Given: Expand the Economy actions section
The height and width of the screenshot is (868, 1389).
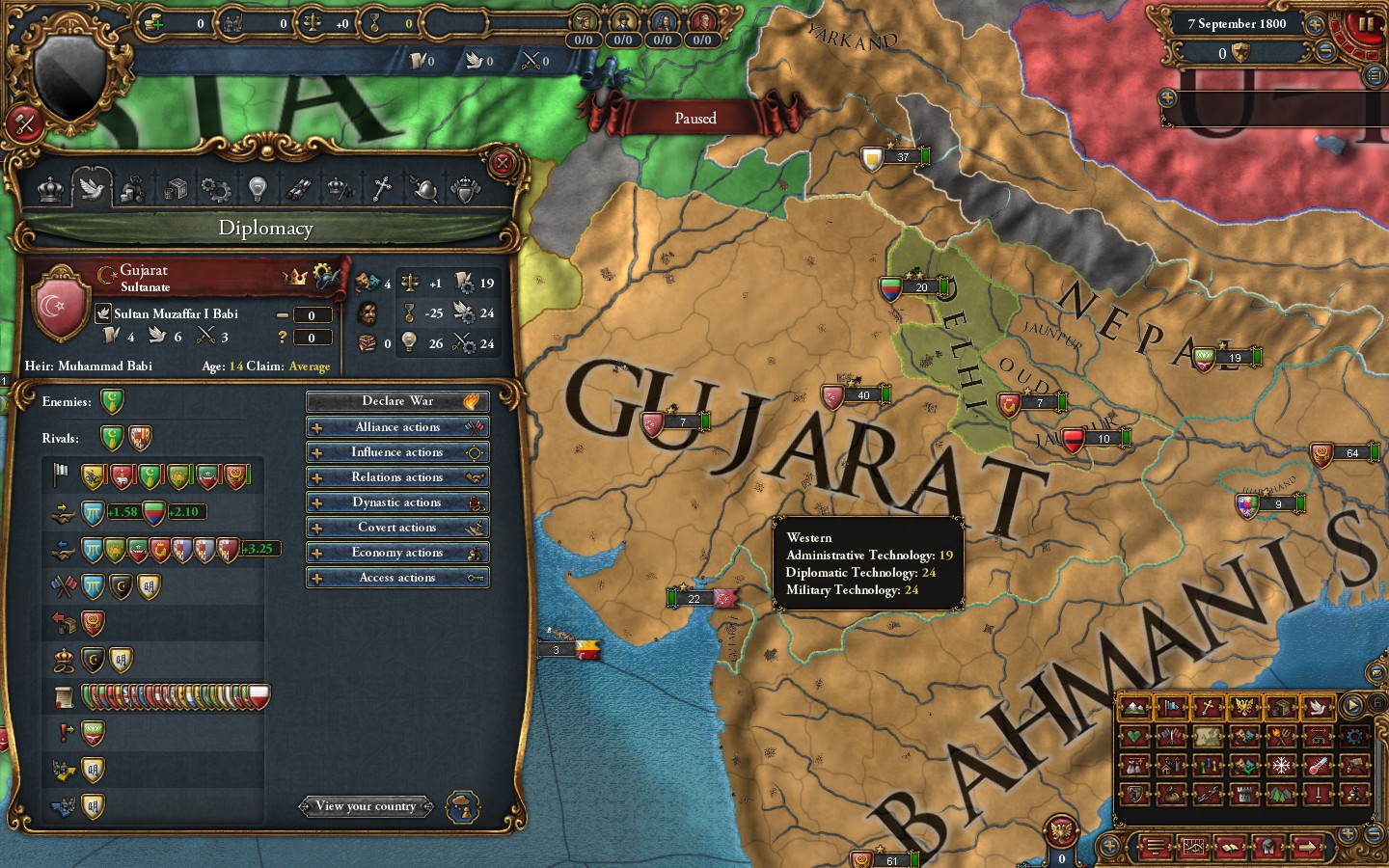Looking at the screenshot, I should point(397,552).
